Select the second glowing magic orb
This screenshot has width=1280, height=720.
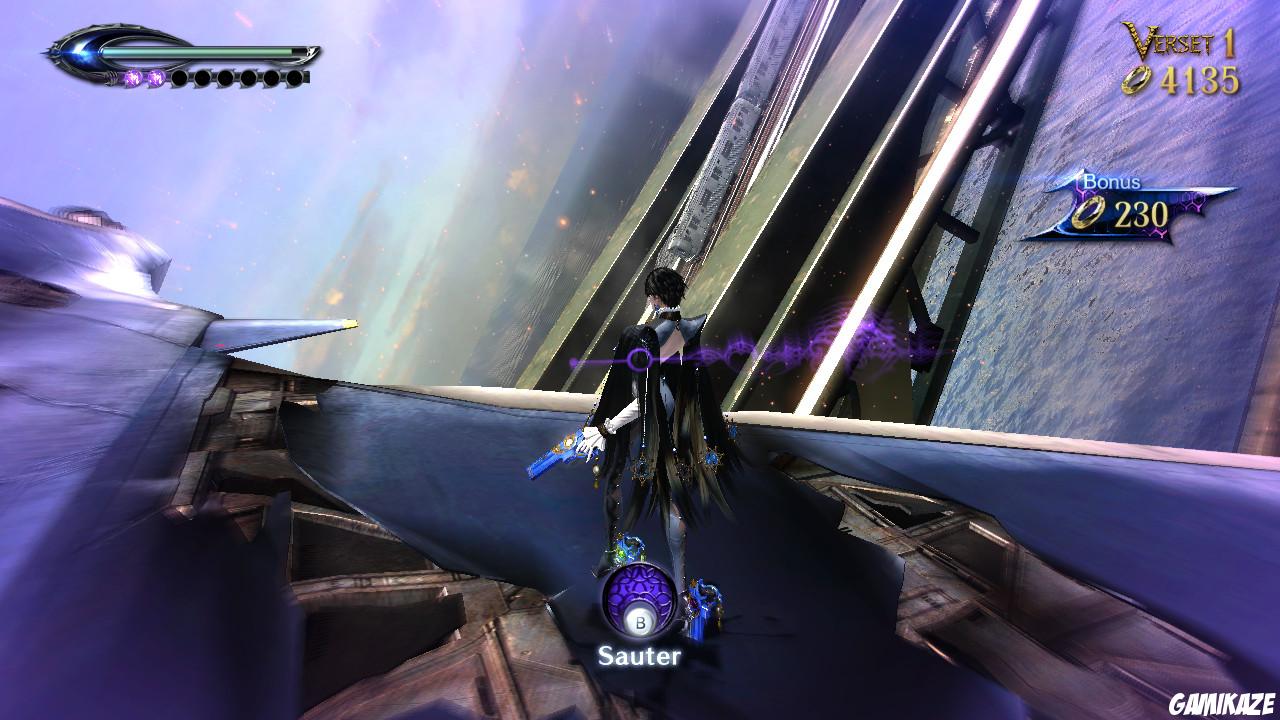pyautogui.click(x=156, y=77)
